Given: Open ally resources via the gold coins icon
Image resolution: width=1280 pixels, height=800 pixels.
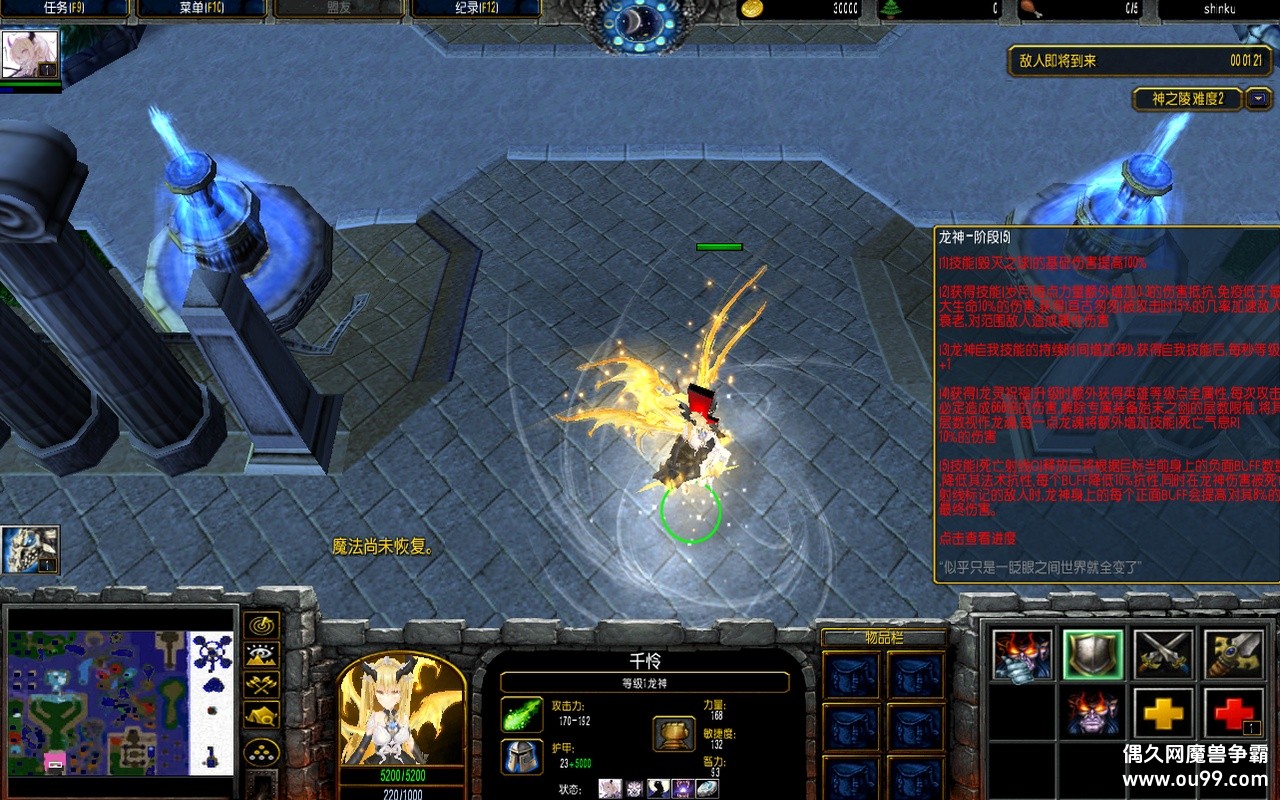Looking at the screenshot, I should [261, 751].
